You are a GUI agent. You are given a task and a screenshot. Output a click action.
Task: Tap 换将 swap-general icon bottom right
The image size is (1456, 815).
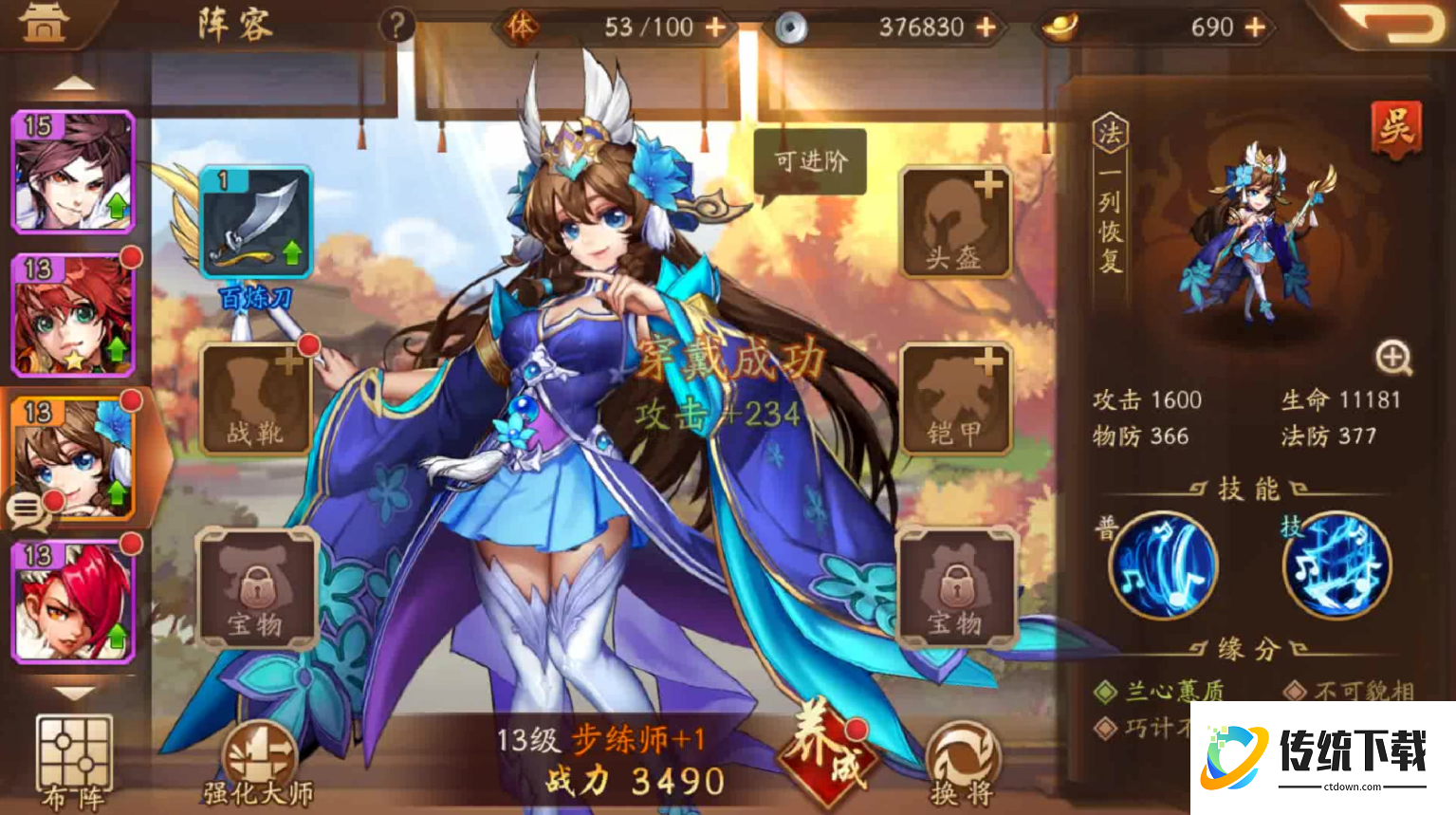point(963,759)
